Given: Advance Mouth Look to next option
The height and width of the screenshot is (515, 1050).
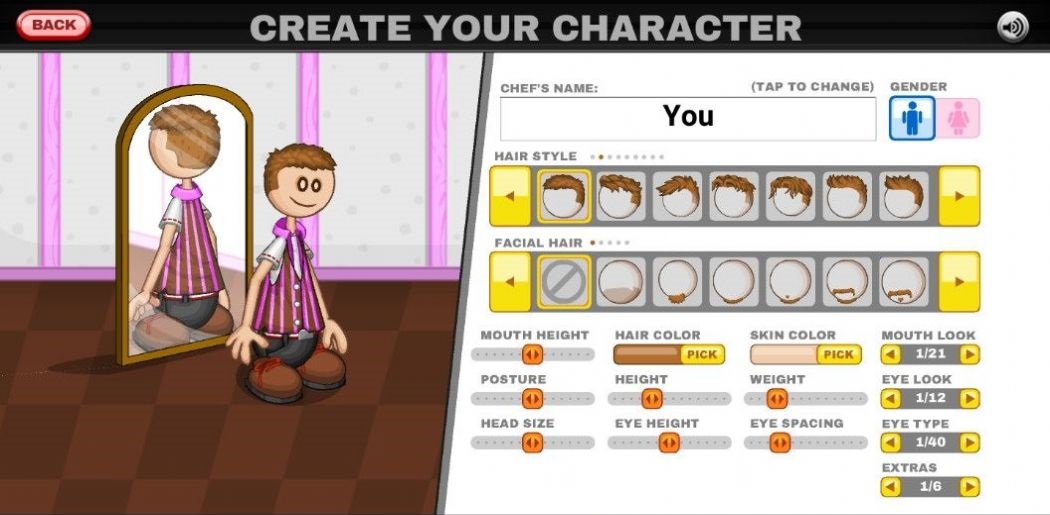Looking at the screenshot, I should click(x=969, y=354).
